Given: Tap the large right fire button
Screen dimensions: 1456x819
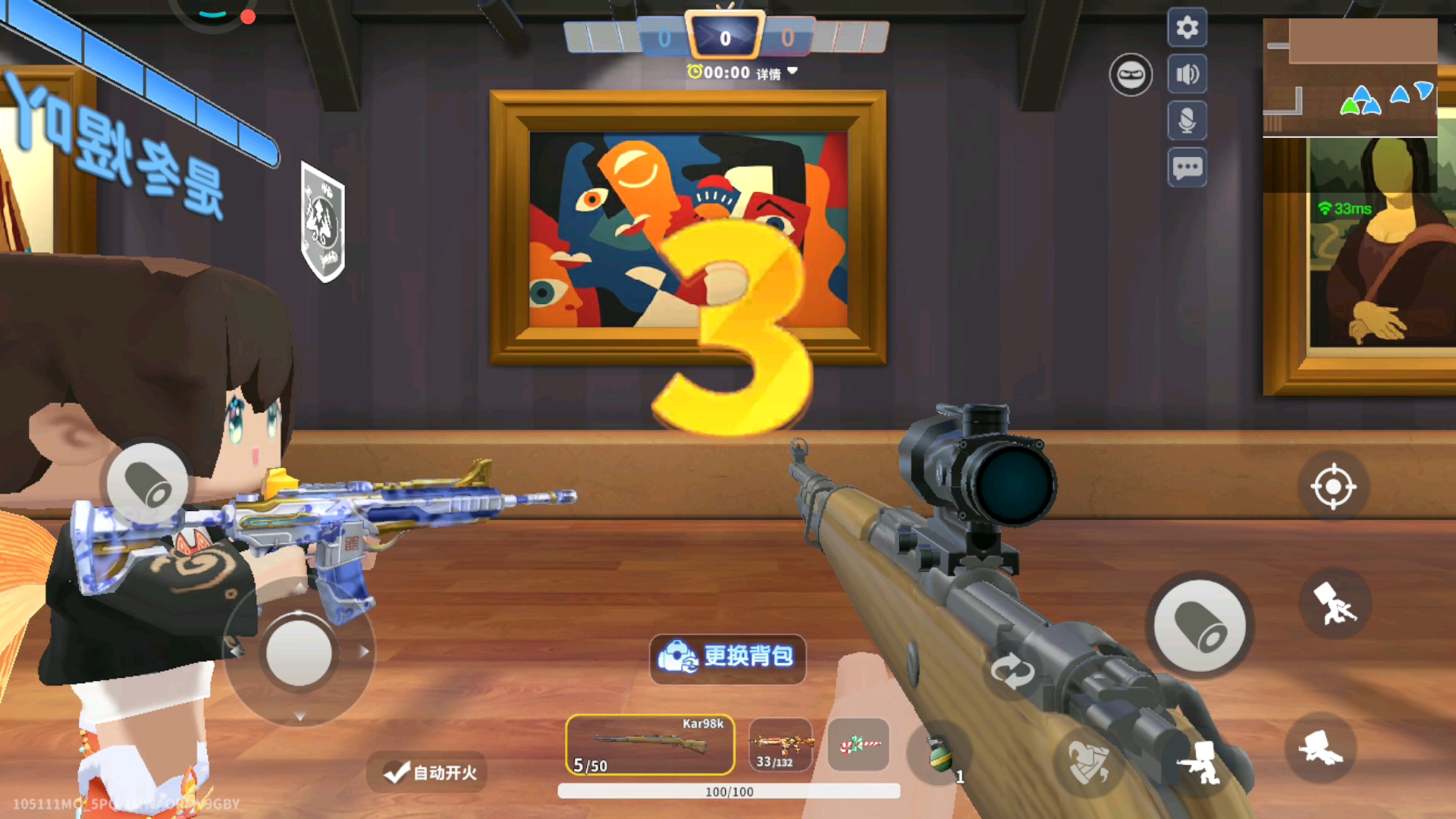Looking at the screenshot, I should click(x=1199, y=626).
